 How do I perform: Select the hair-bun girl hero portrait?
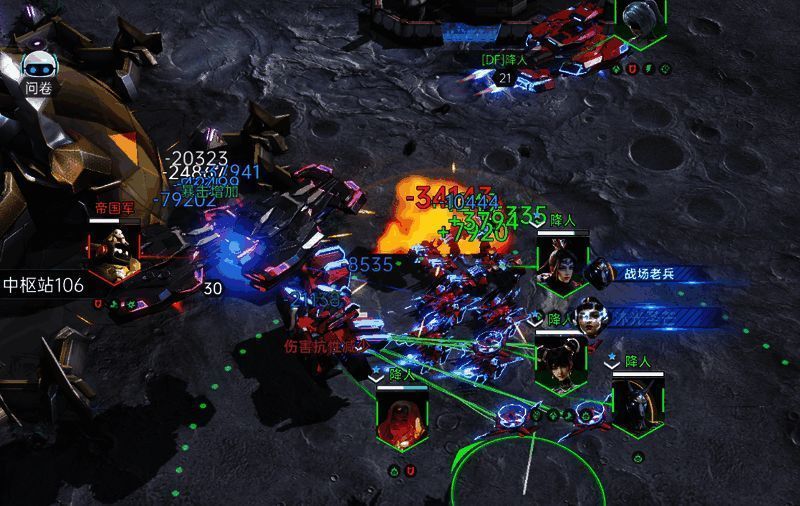559,362
